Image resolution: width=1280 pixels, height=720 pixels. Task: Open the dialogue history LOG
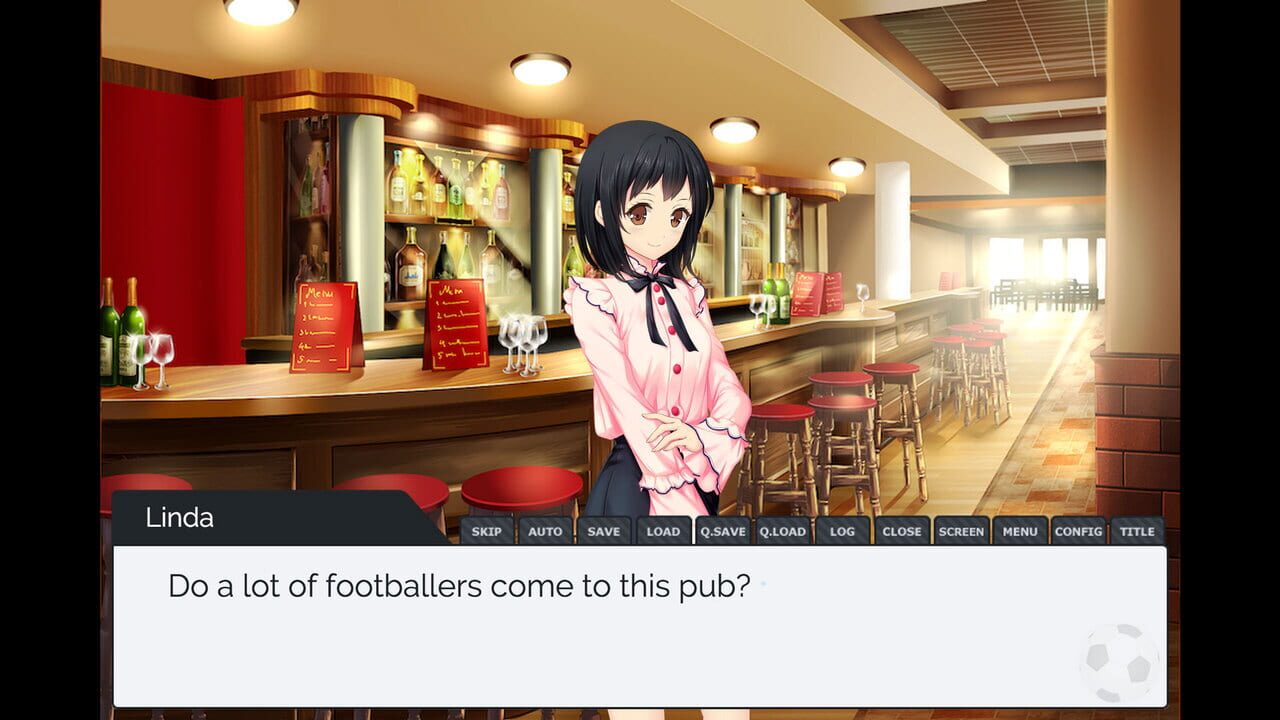(x=842, y=531)
